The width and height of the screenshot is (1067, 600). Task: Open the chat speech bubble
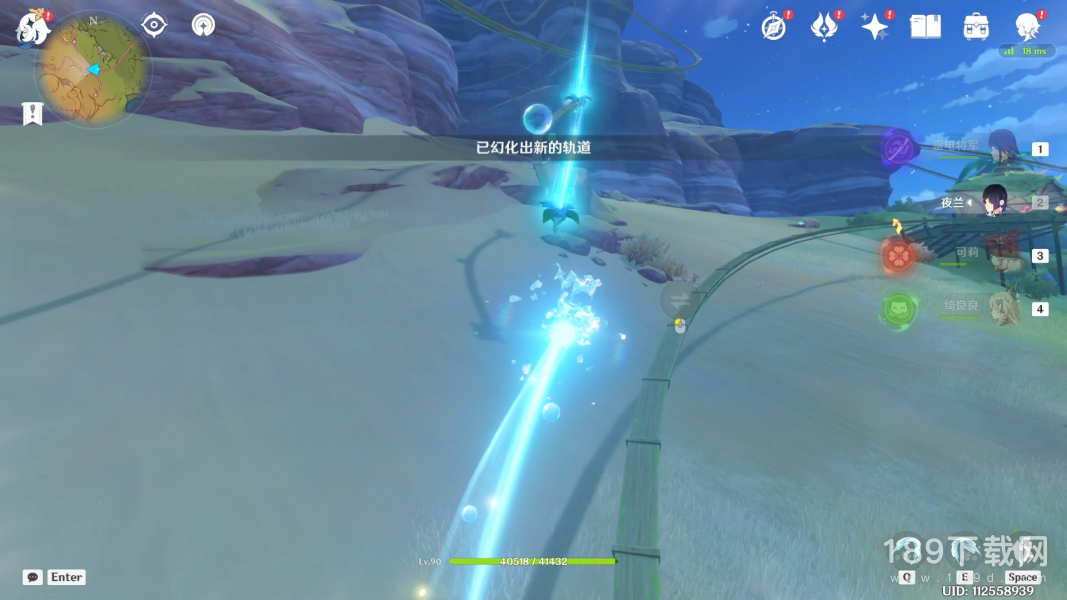[x=33, y=577]
